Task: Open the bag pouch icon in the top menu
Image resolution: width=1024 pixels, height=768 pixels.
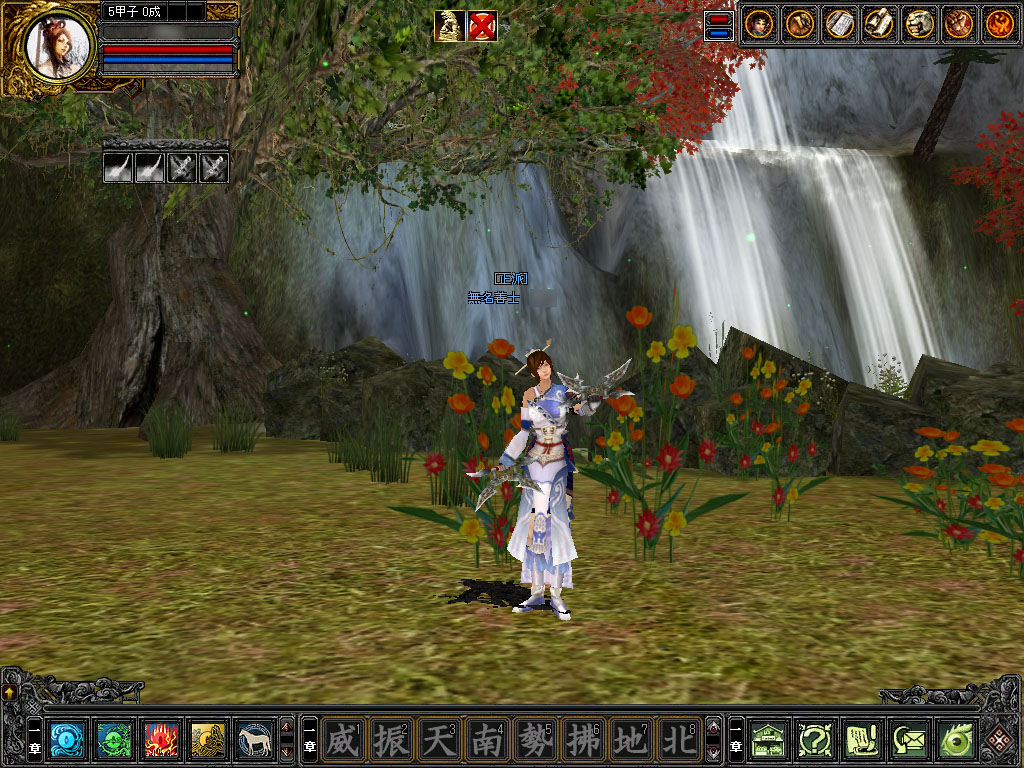Action: pyautogui.click(x=799, y=24)
